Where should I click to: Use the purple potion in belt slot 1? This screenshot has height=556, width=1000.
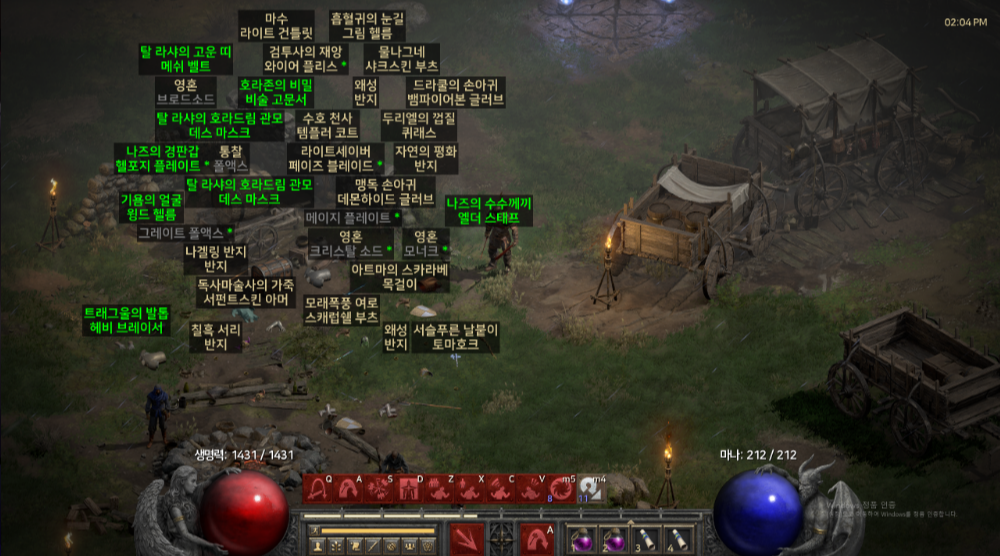(581, 538)
